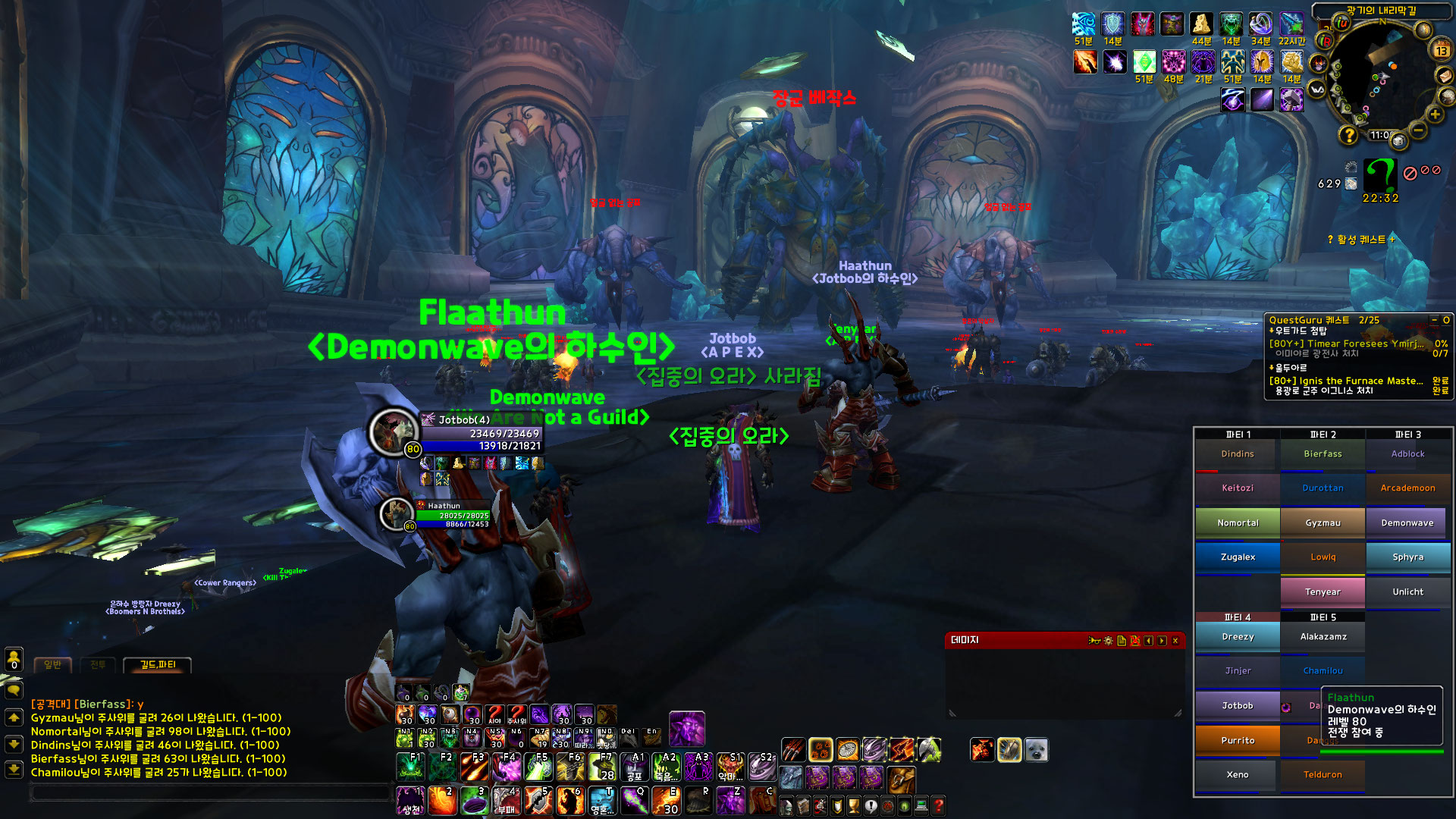1456x819 pixels.
Task: Use the green bolt ability bound to Q
Action: pos(635,801)
